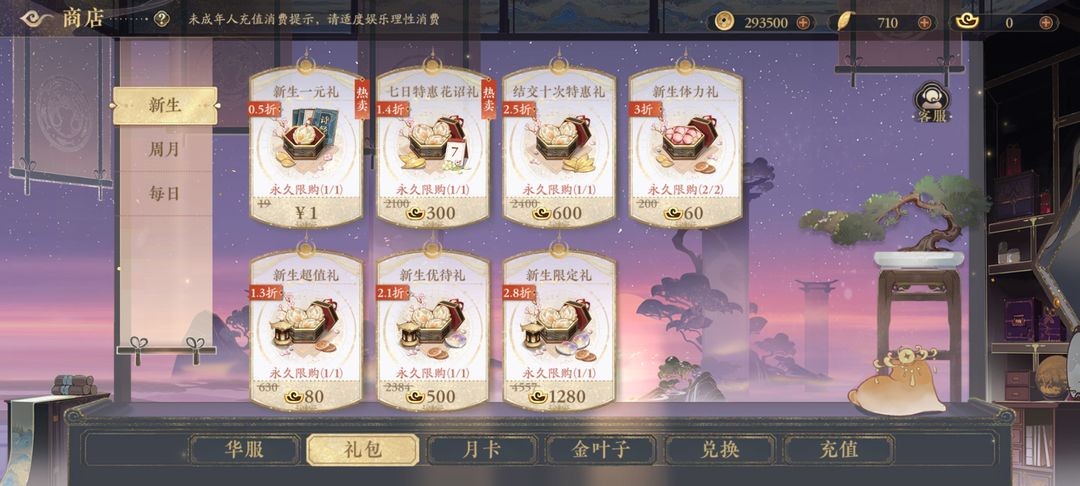Go back using the 商店 back arrow
1080x486 pixels.
click(36, 18)
